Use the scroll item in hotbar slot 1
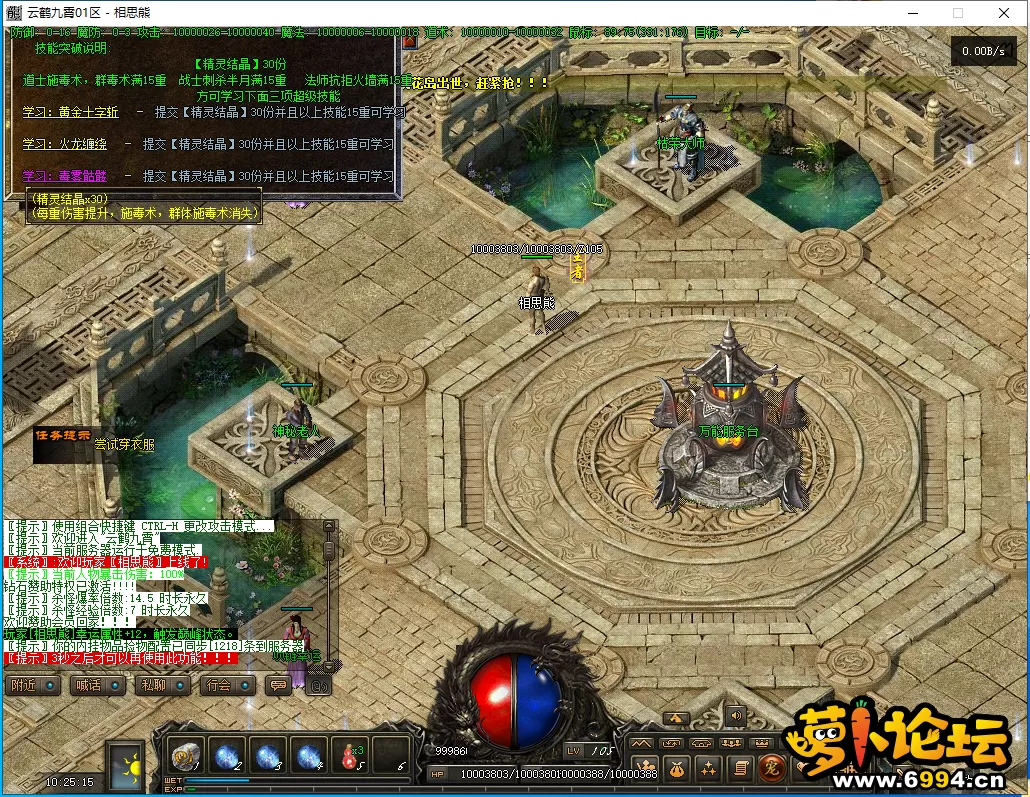Screen dimensions: 1030x797 coord(185,755)
